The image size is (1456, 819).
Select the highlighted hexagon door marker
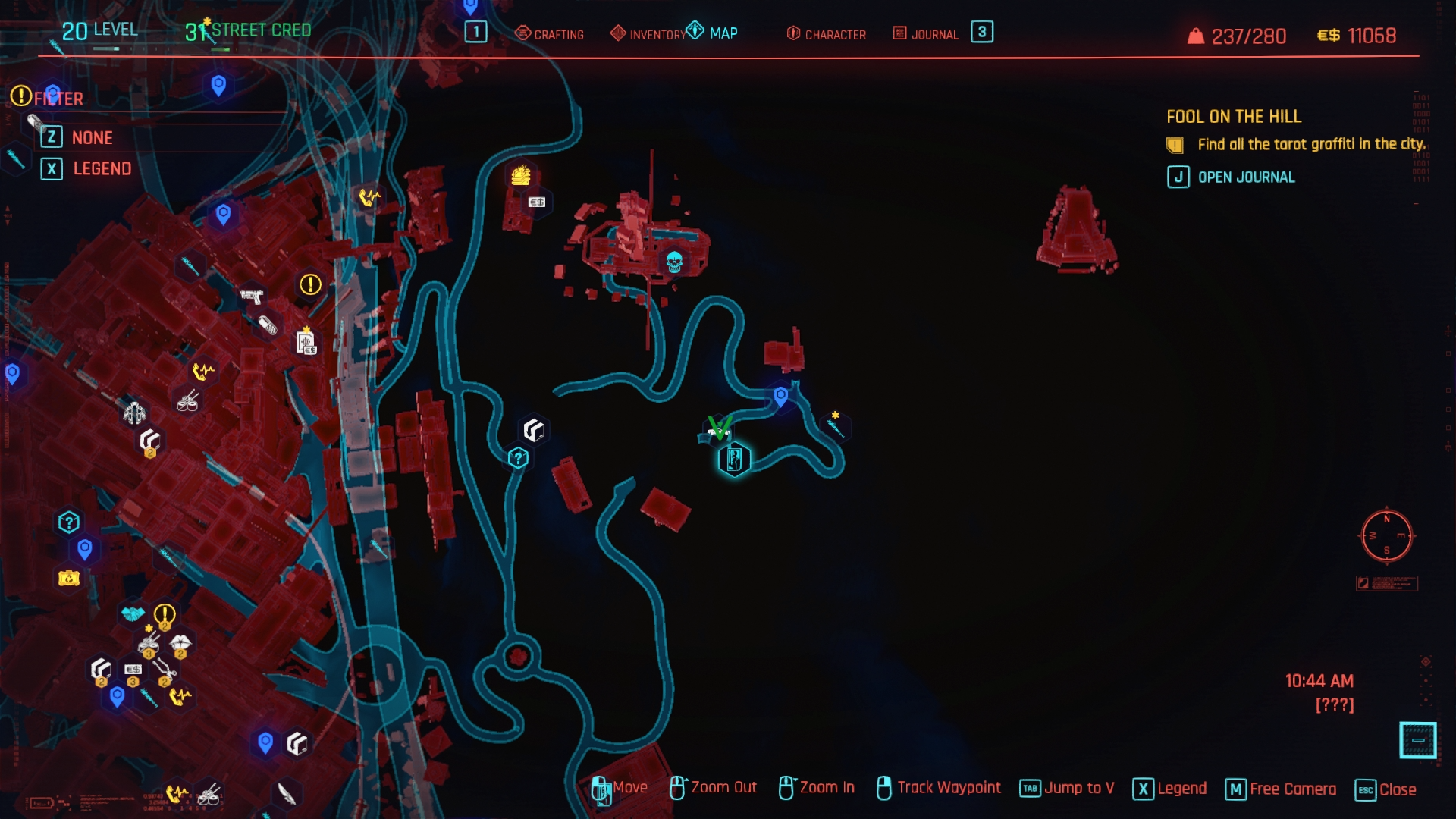pos(734,460)
